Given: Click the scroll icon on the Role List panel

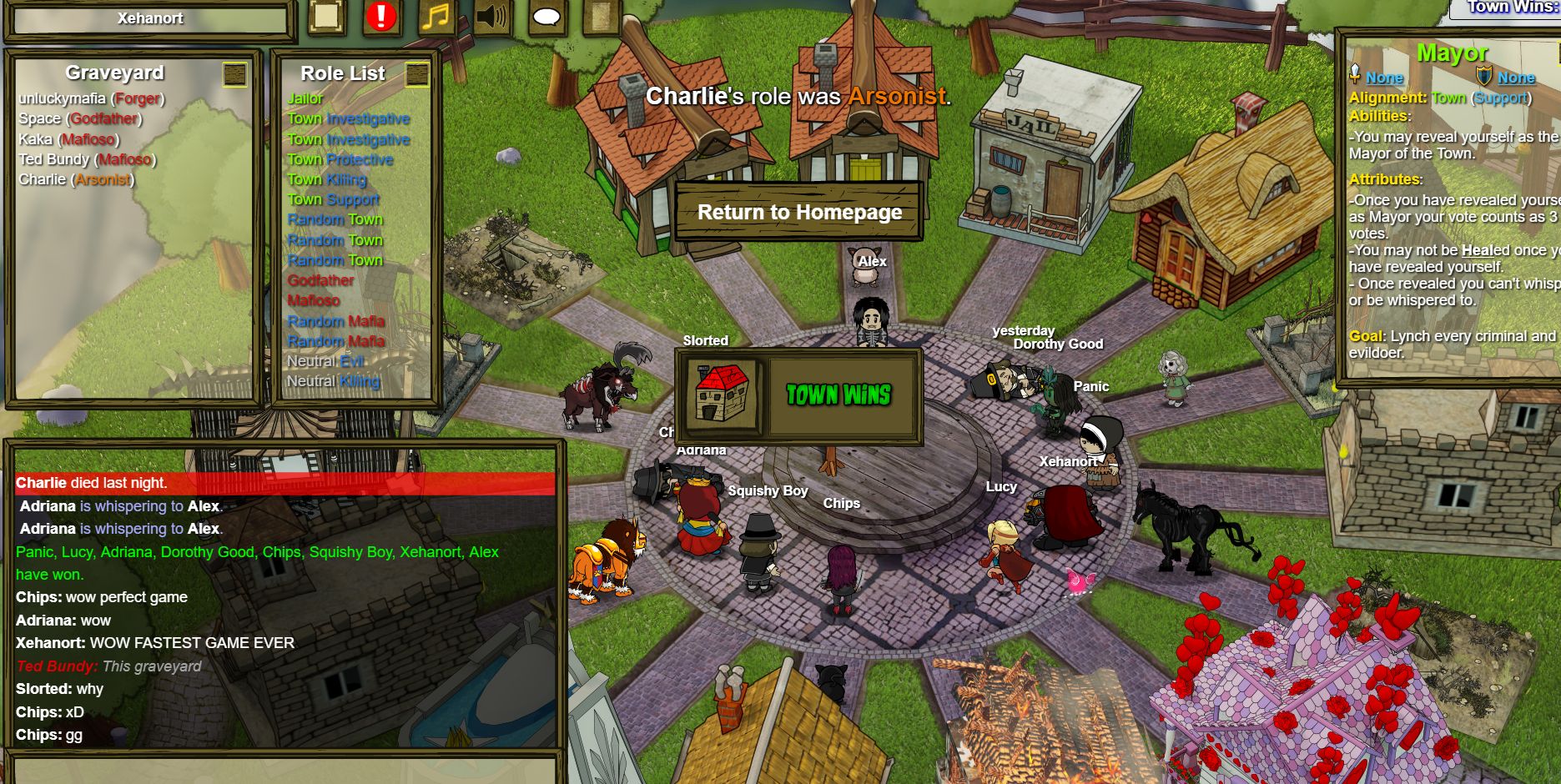Looking at the screenshot, I should coord(417,75).
